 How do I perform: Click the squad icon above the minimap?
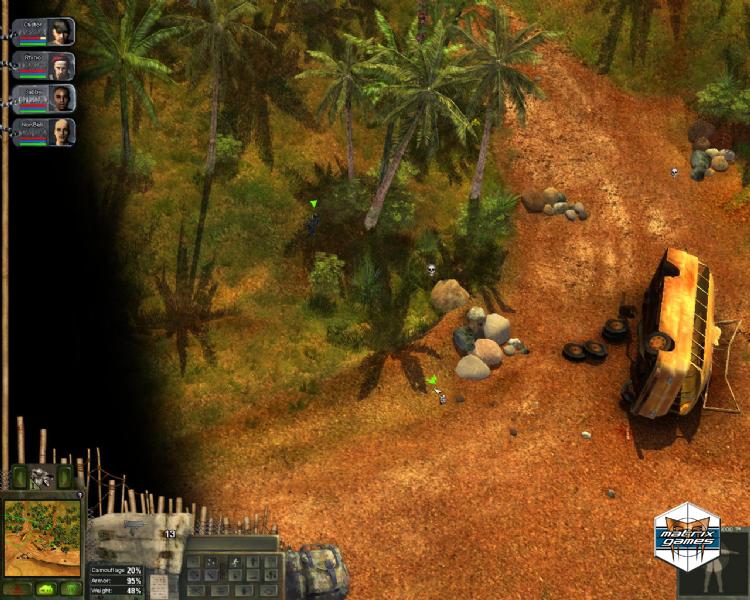[41, 477]
